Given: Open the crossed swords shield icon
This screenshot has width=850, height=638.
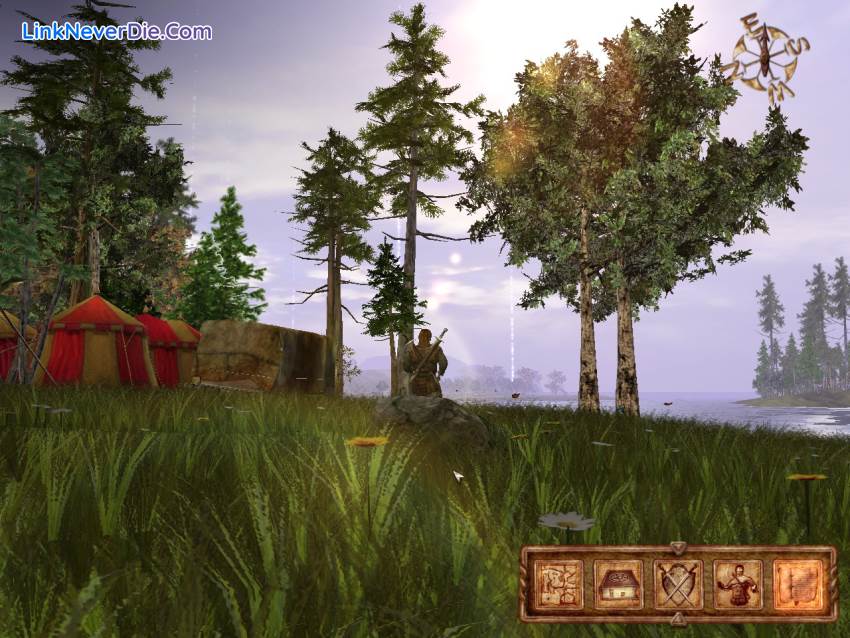Looking at the screenshot, I should (678, 583).
